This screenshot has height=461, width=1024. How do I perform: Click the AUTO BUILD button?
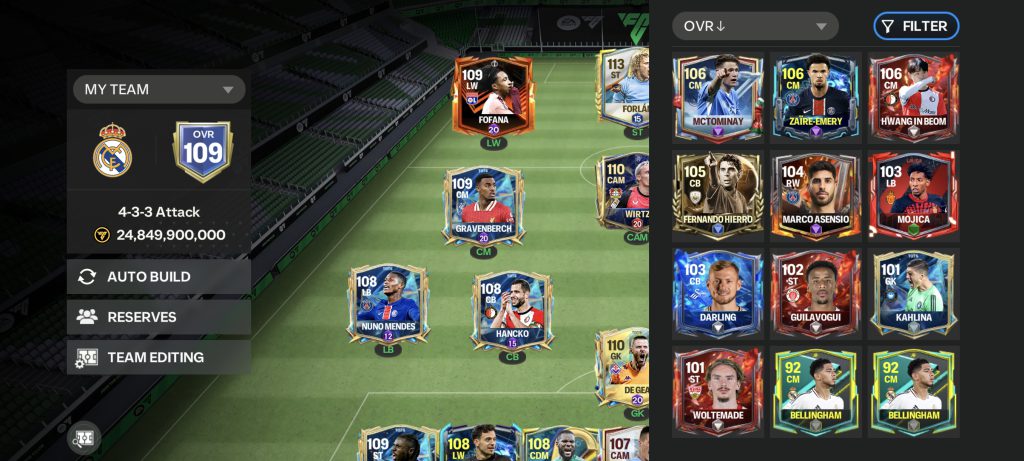[159, 277]
